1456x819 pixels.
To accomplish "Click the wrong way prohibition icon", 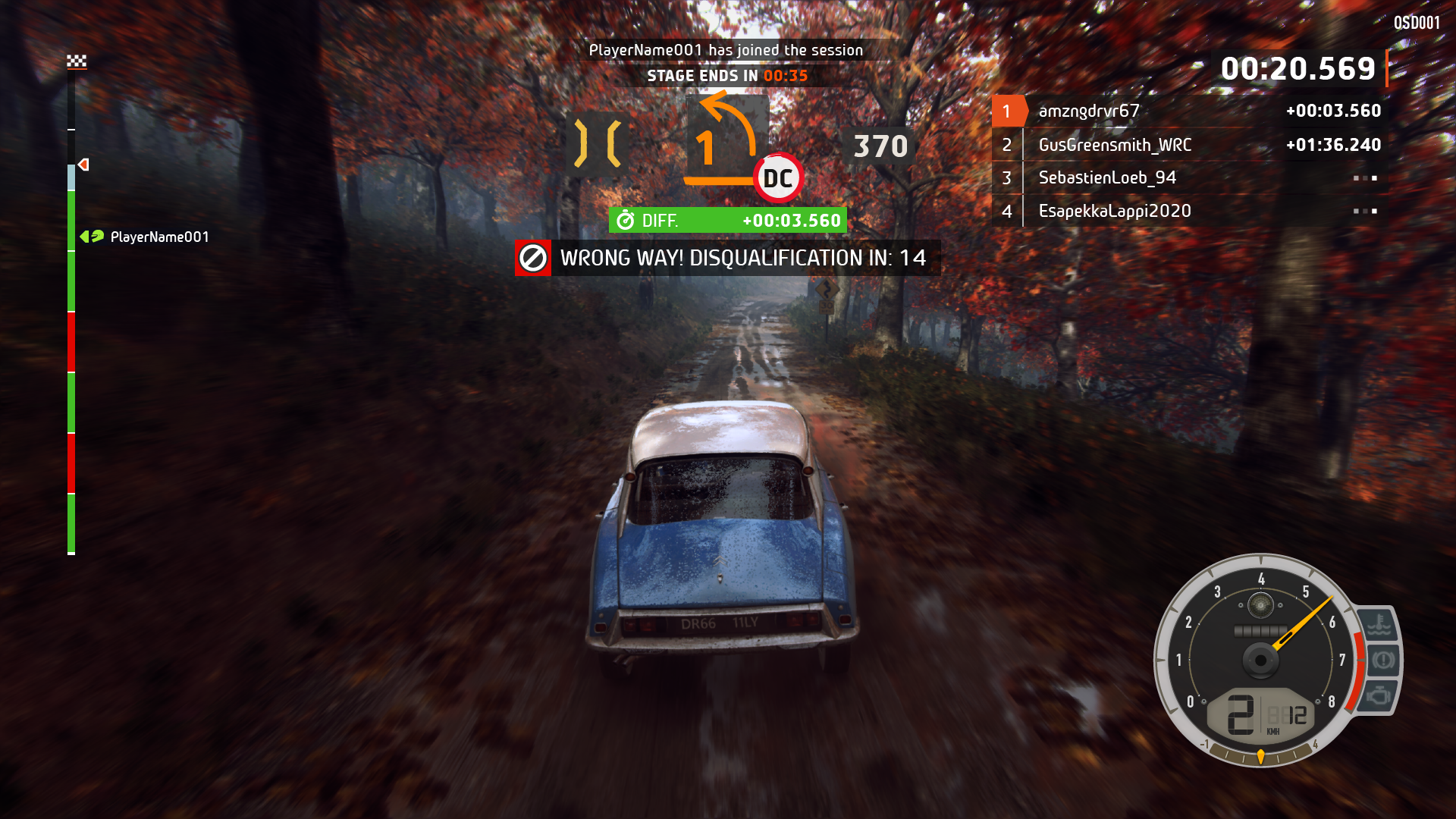I will click(533, 258).
